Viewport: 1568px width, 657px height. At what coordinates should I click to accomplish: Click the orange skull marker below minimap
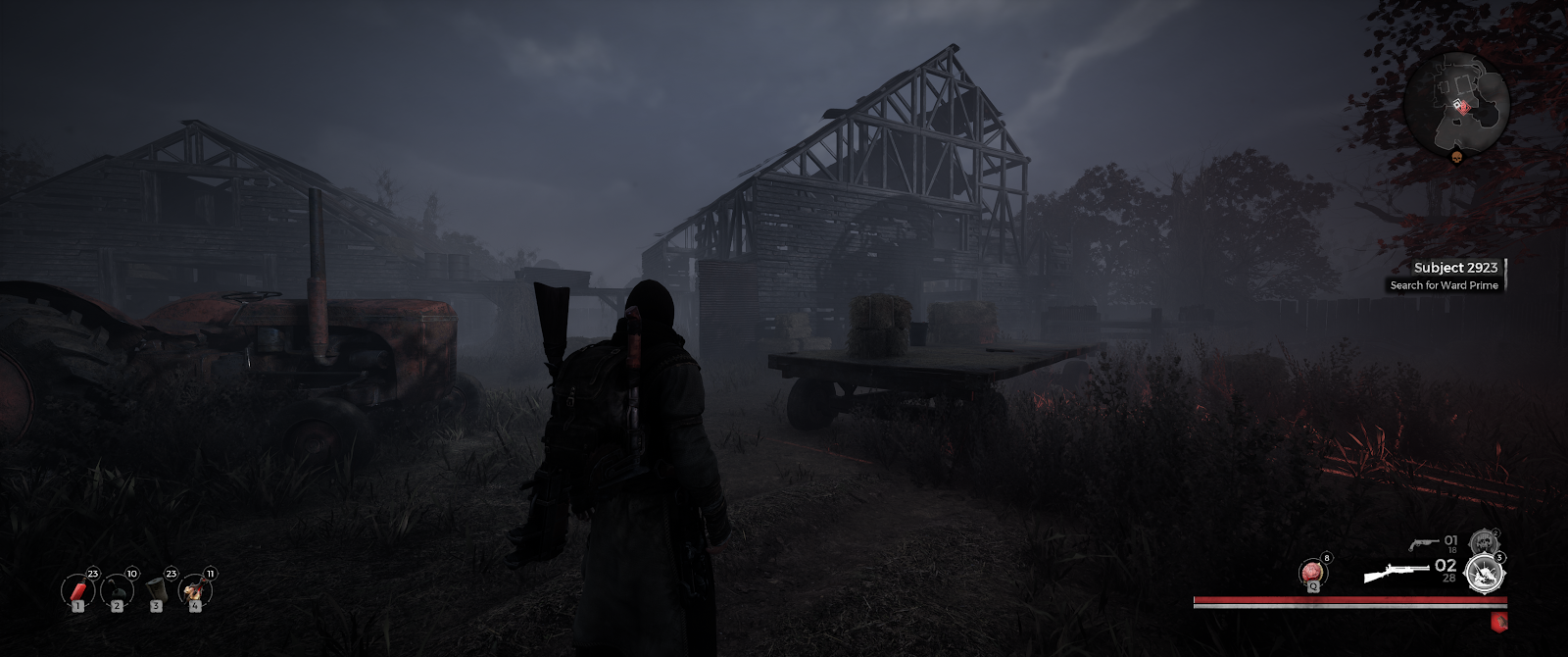click(x=1456, y=157)
